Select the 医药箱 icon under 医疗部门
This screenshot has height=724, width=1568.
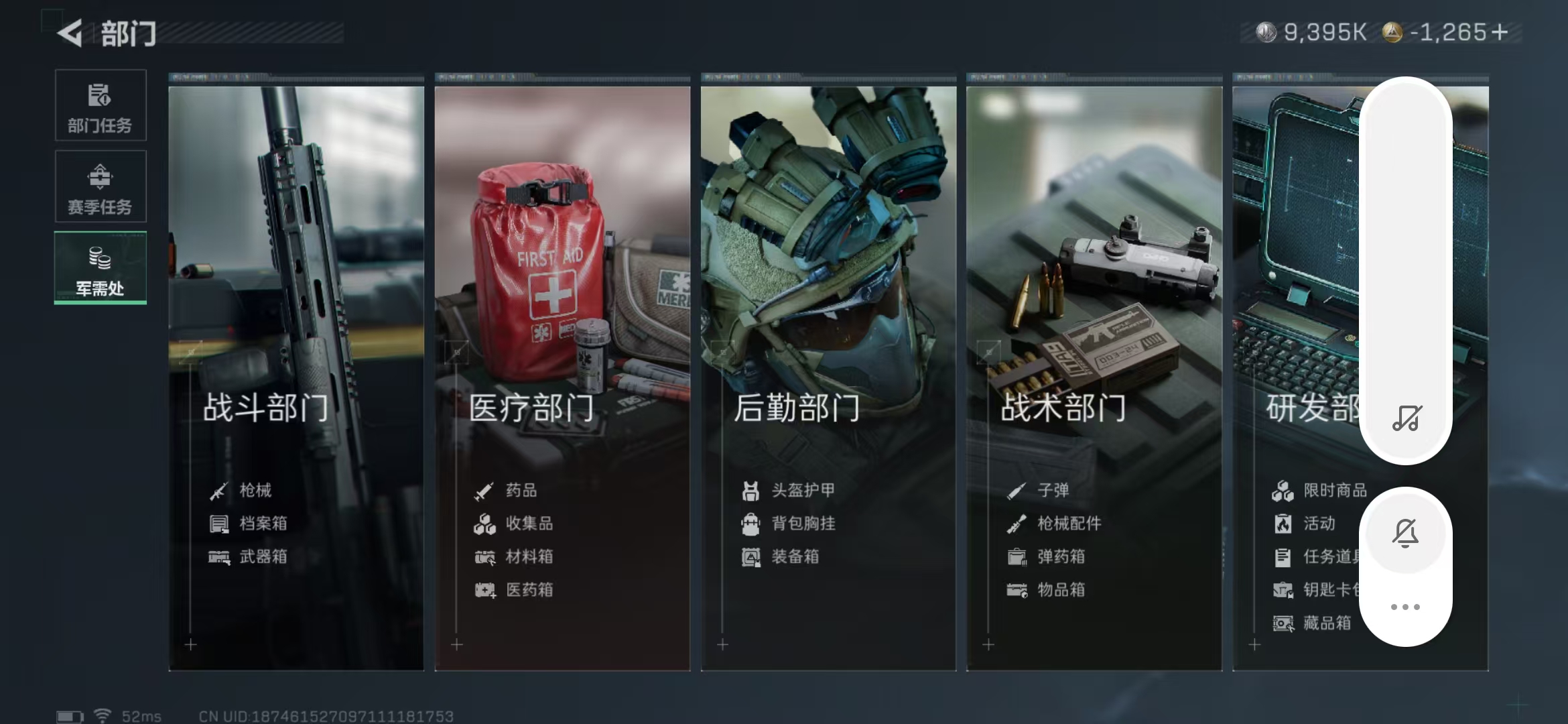coord(484,590)
